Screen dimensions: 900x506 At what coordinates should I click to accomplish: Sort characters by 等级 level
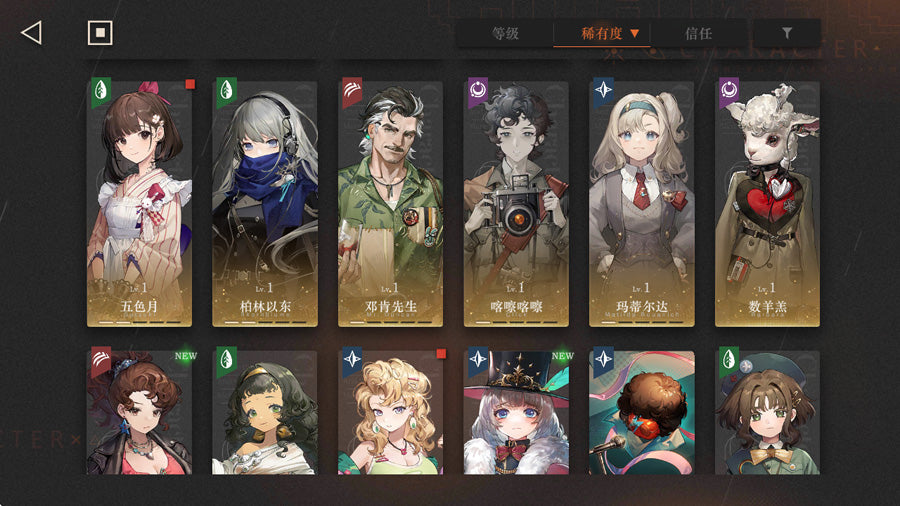[505, 34]
